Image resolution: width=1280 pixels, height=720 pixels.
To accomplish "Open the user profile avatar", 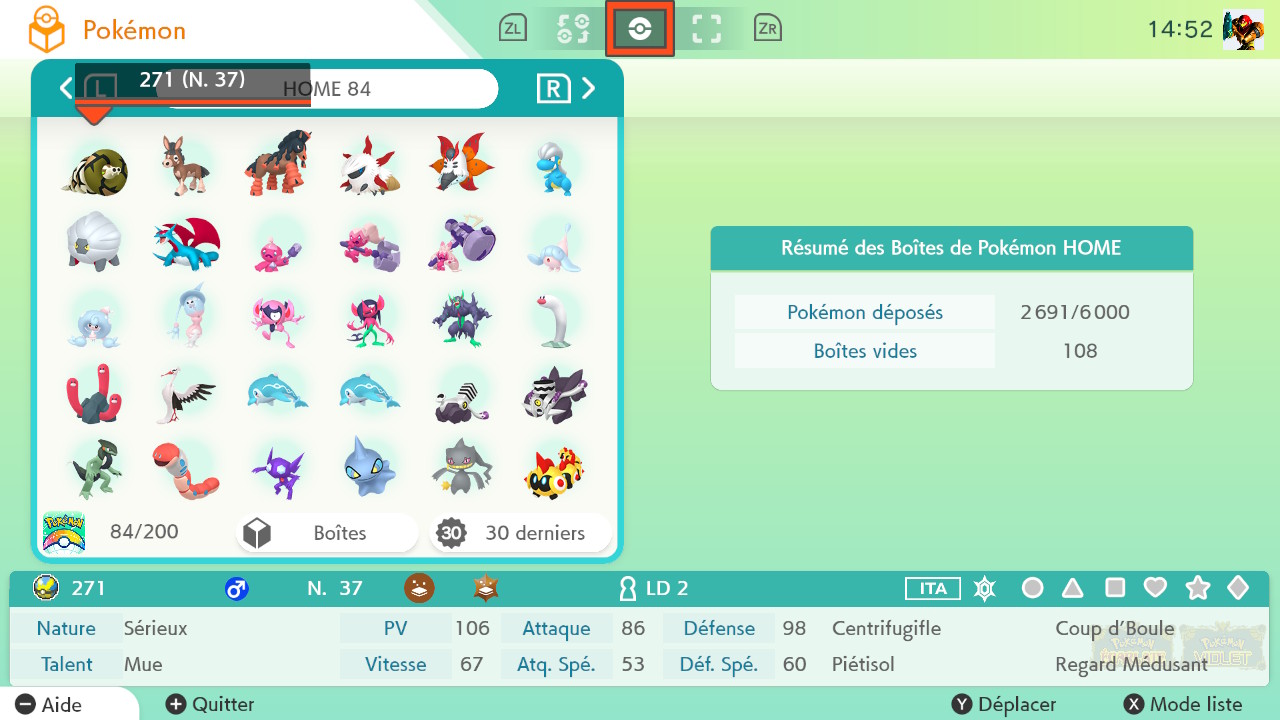I will (1242, 30).
